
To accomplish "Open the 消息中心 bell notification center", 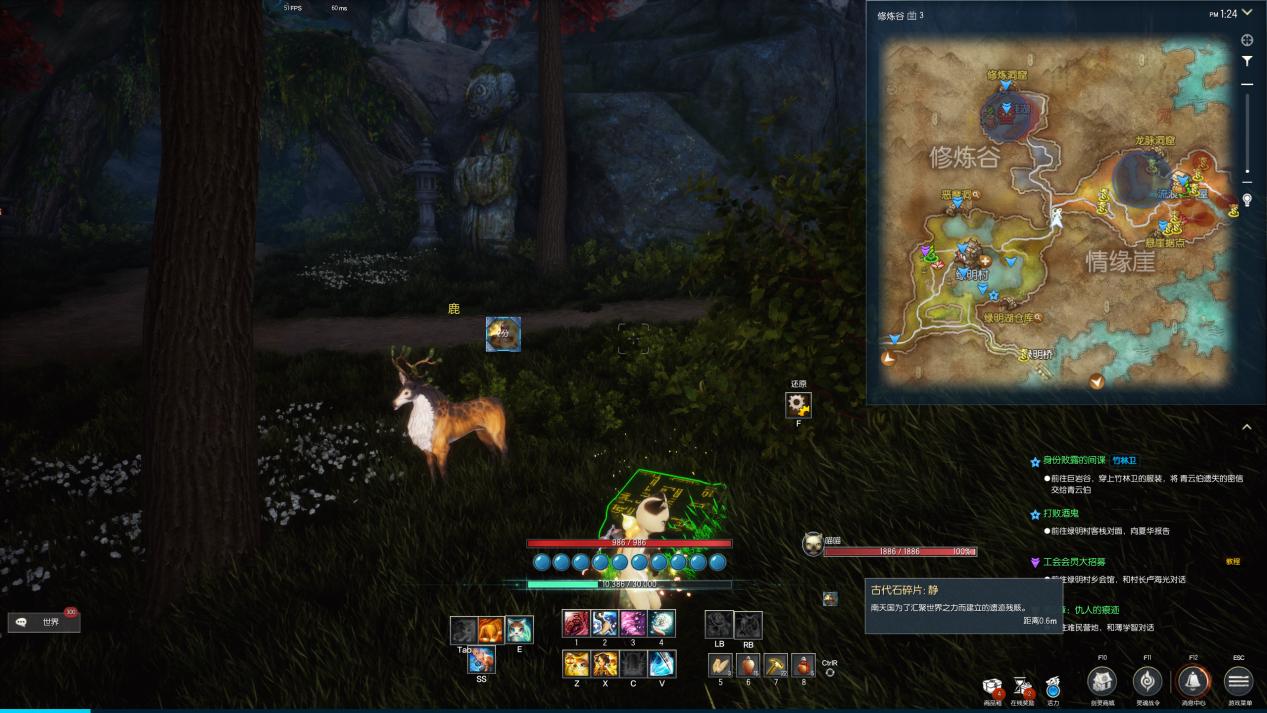I will 1192,681.
